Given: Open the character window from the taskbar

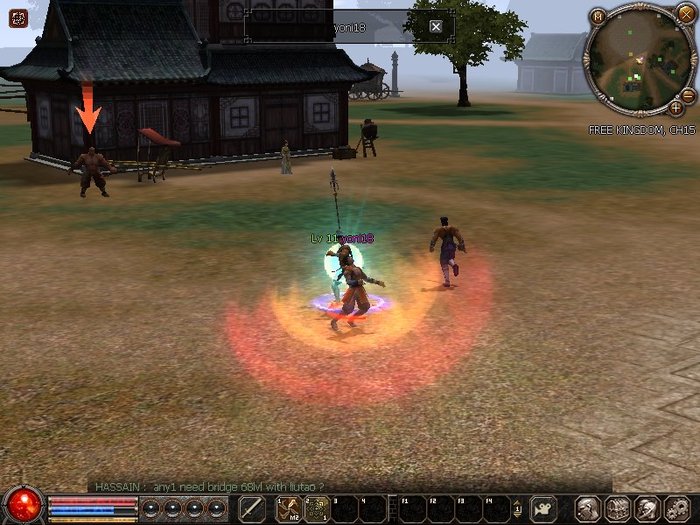Looking at the screenshot, I should click(589, 508).
